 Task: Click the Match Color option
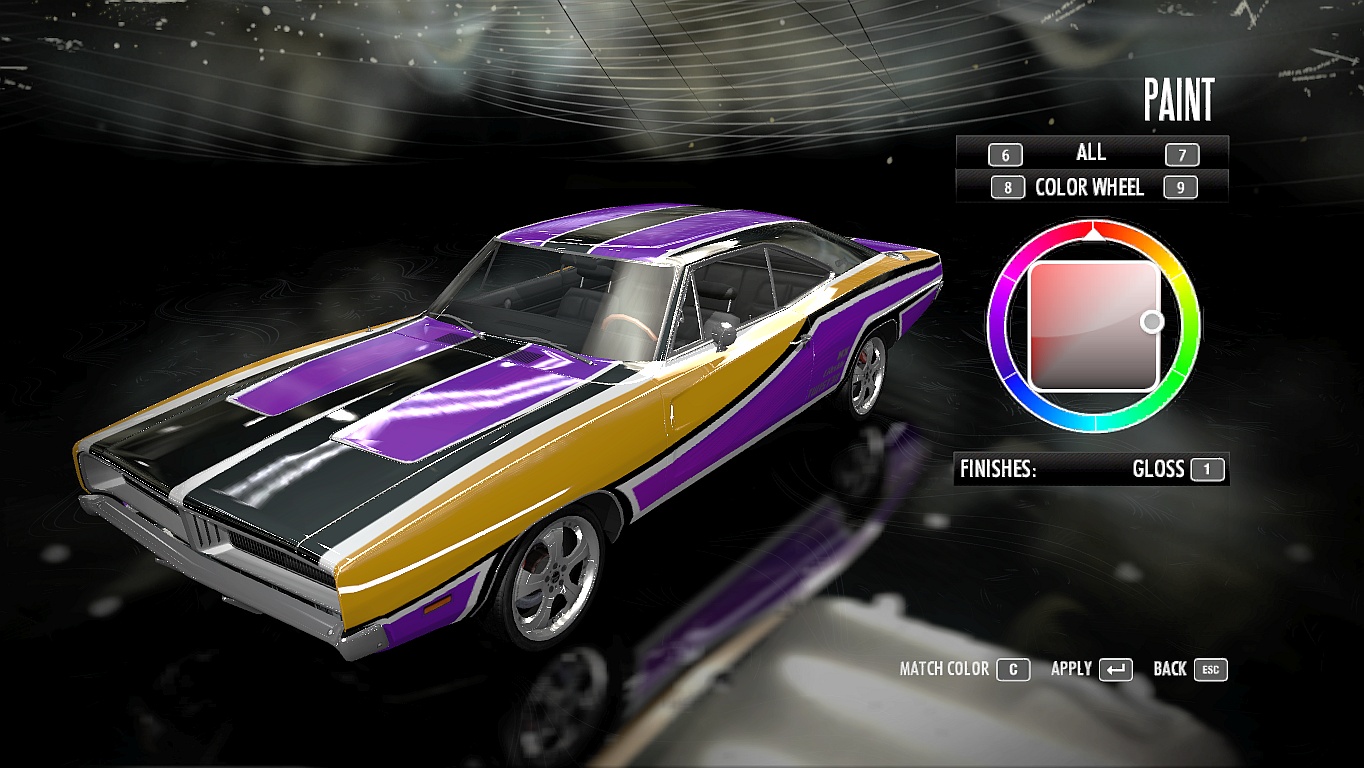[x=1012, y=670]
